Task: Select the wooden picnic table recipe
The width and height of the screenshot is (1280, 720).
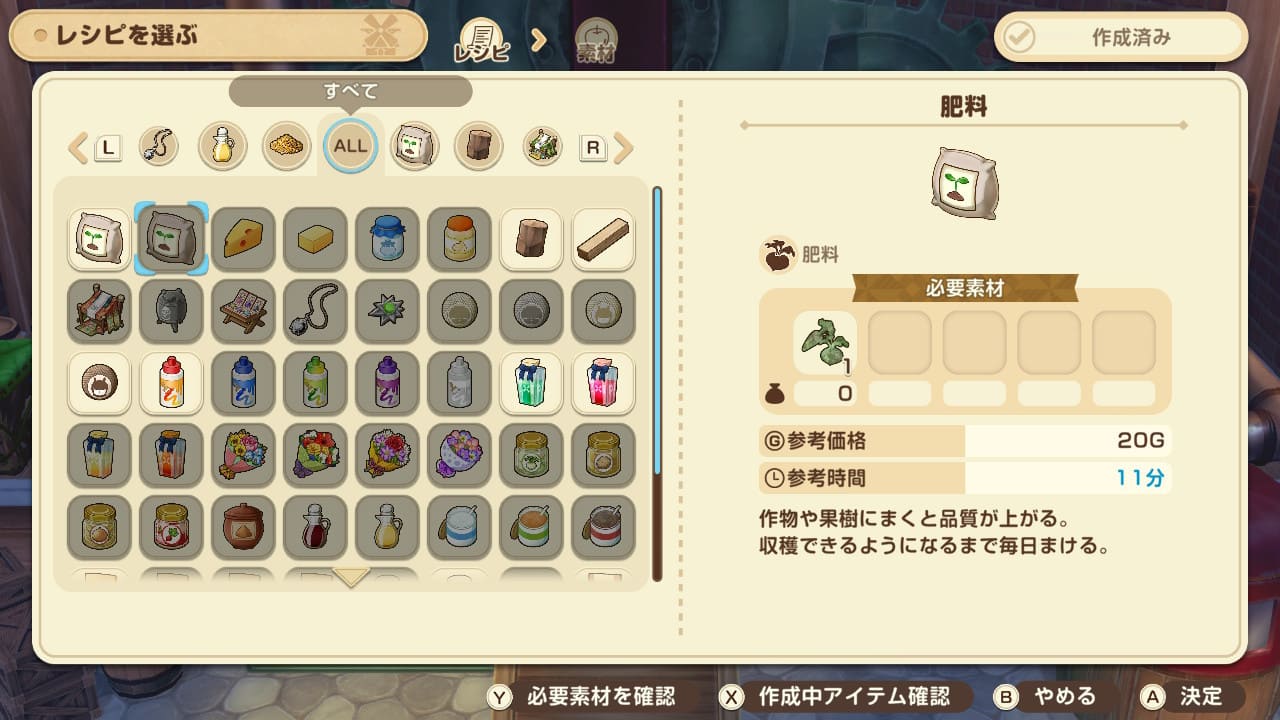Action: (x=243, y=312)
